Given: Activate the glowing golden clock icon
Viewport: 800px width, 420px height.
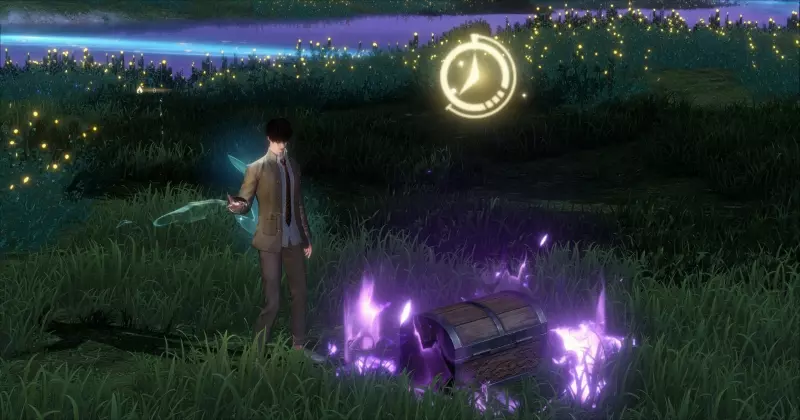Looking at the screenshot, I should tap(478, 76).
